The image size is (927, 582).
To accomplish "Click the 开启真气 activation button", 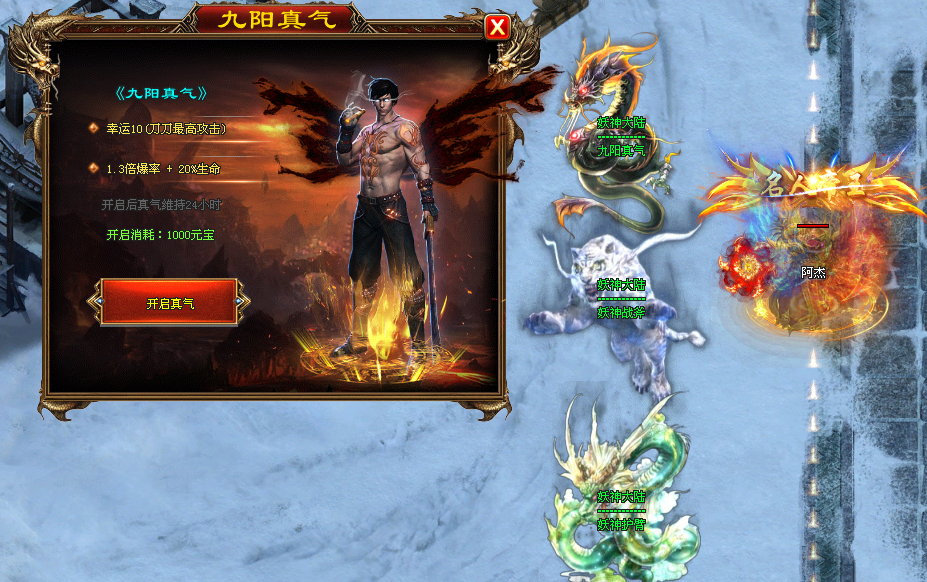I will [x=169, y=302].
